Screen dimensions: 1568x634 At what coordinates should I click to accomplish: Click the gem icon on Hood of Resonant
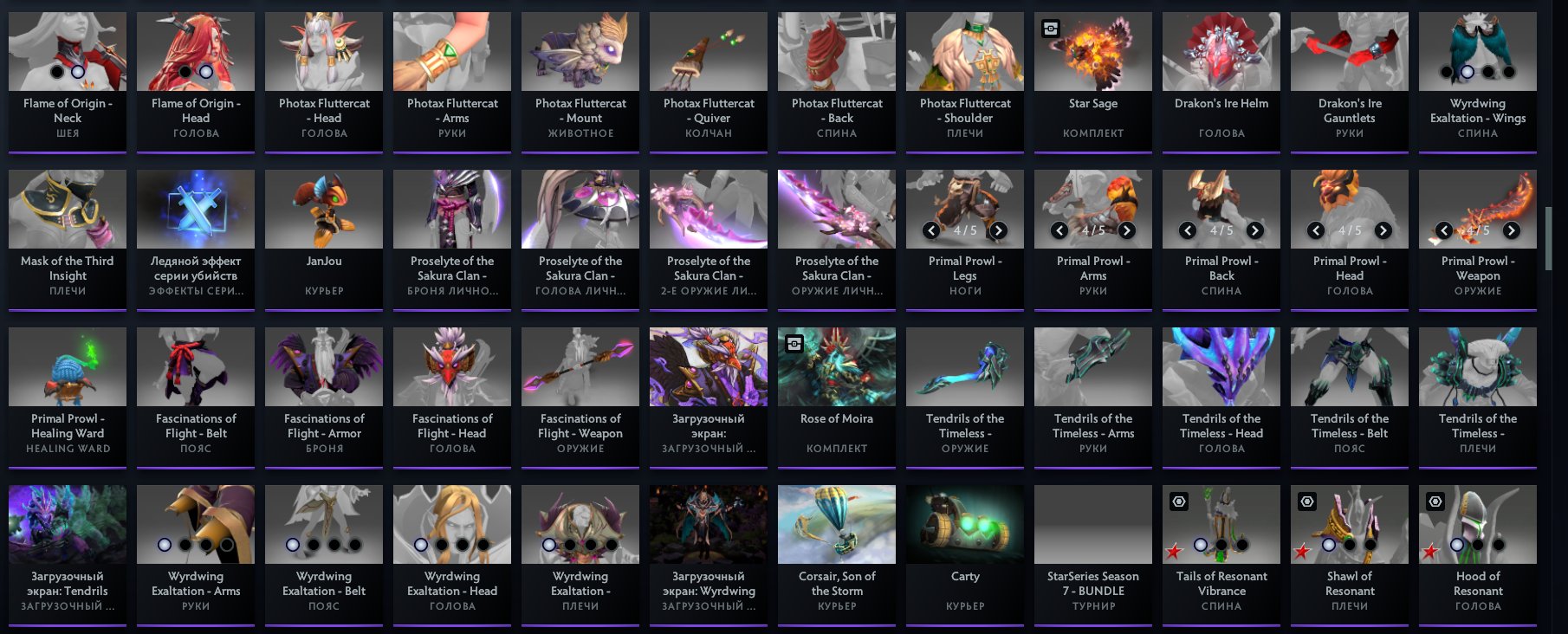(x=1434, y=500)
